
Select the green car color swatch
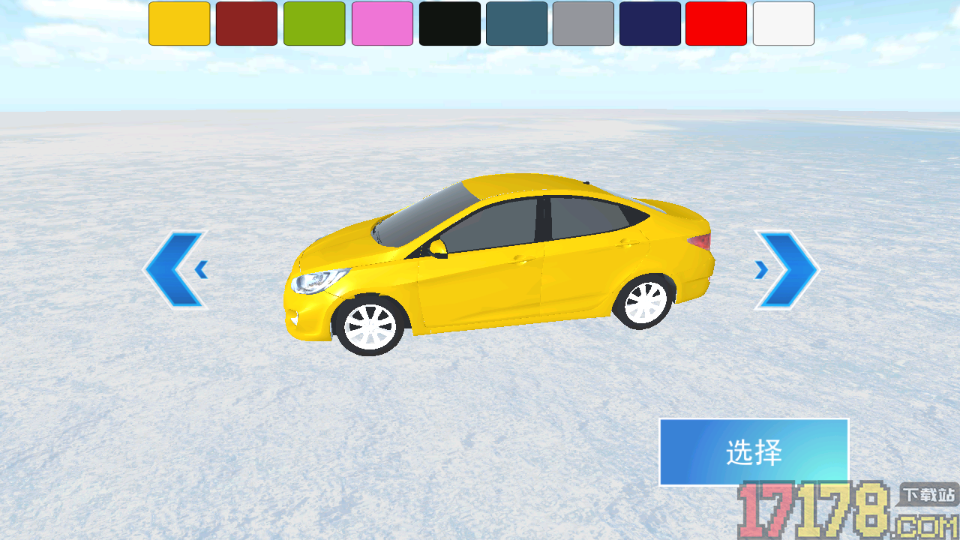pyautogui.click(x=314, y=24)
